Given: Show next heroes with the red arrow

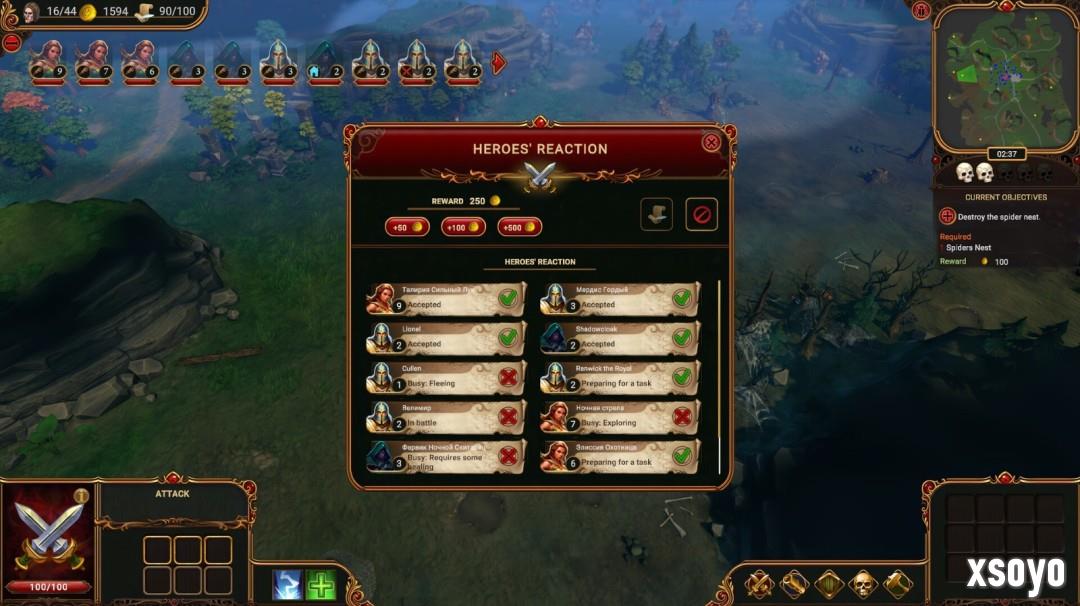Looking at the screenshot, I should click(x=498, y=63).
